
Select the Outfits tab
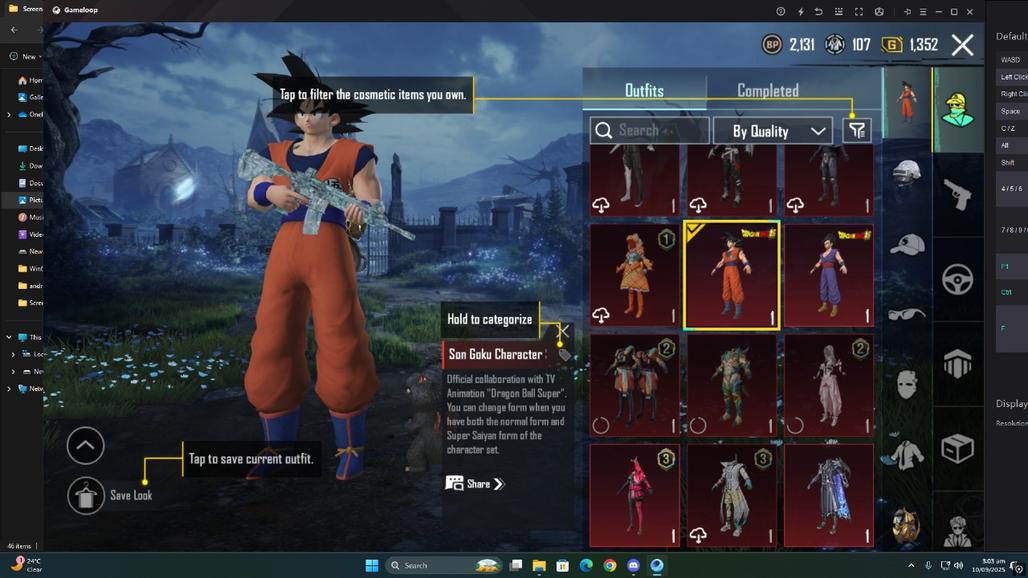point(644,91)
